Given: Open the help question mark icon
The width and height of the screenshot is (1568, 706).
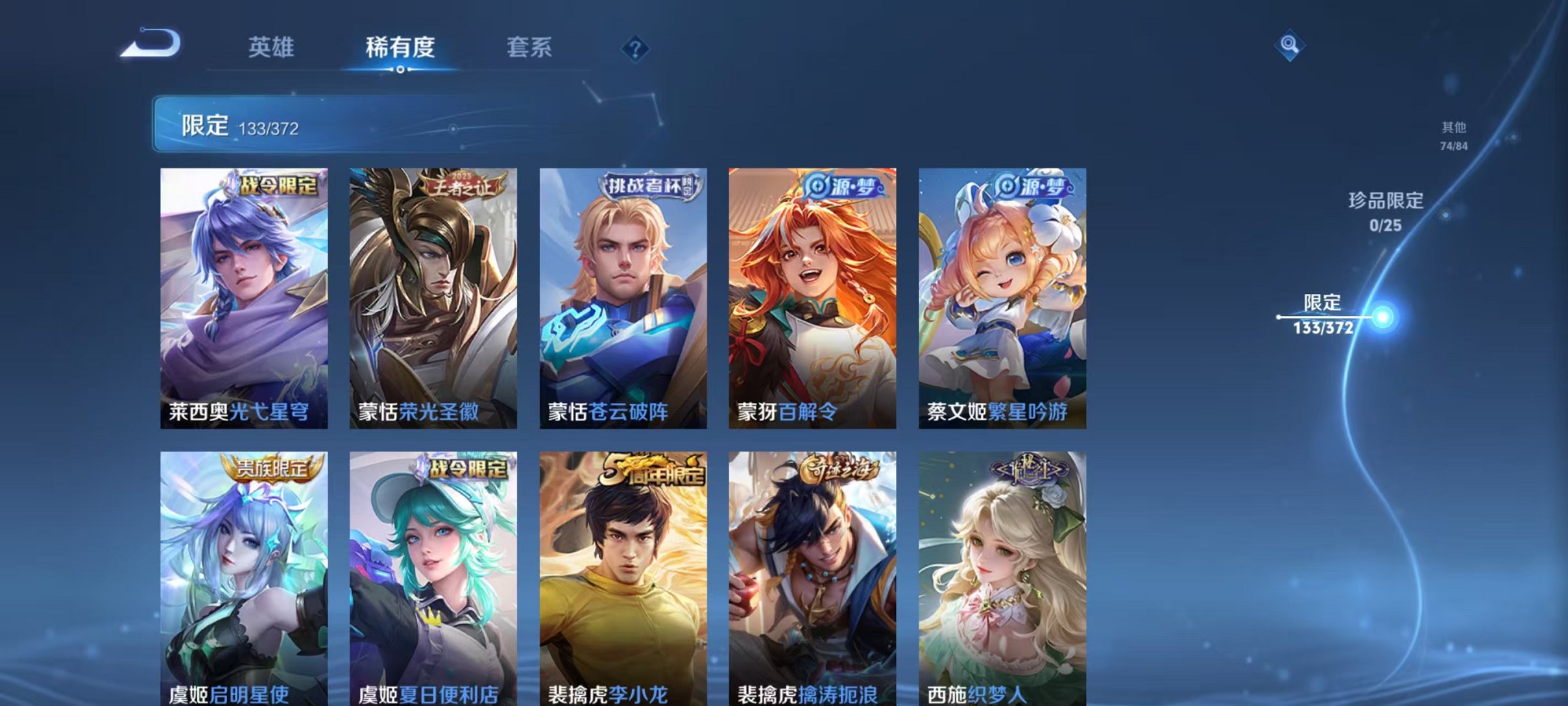Looking at the screenshot, I should tap(636, 51).
